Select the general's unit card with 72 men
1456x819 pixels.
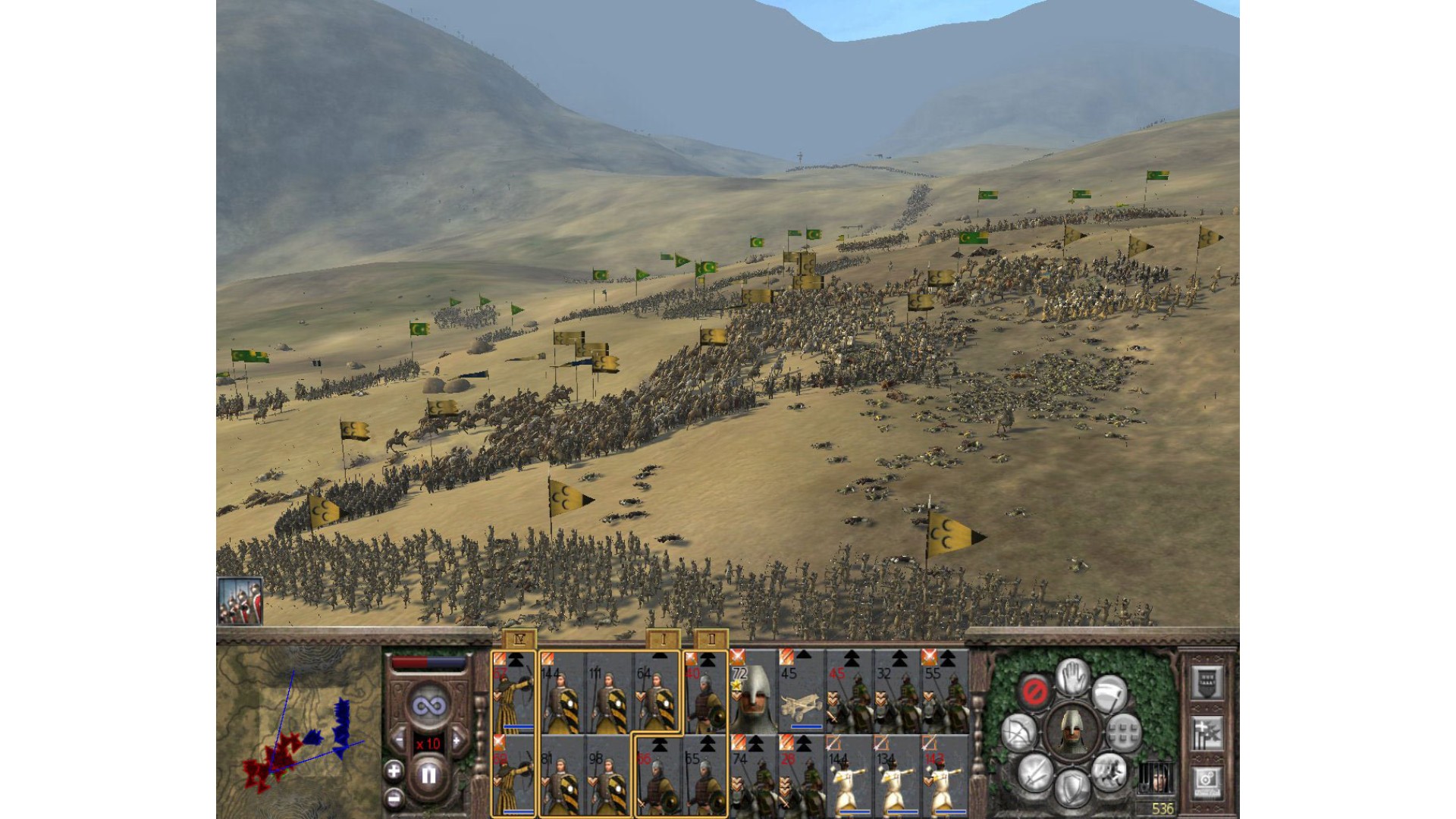click(753, 692)
